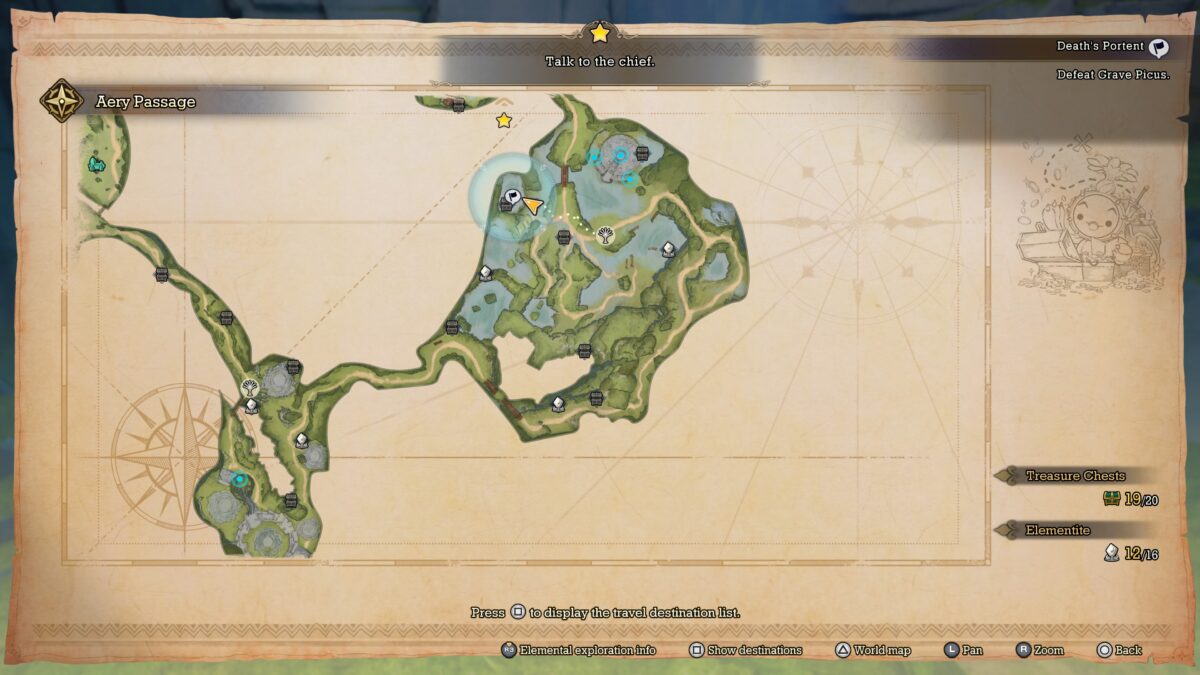Choose the Treasure Chests legend entry
Screen dimensions: 1200x675
pyautogui.click(x=1075, y=476)
